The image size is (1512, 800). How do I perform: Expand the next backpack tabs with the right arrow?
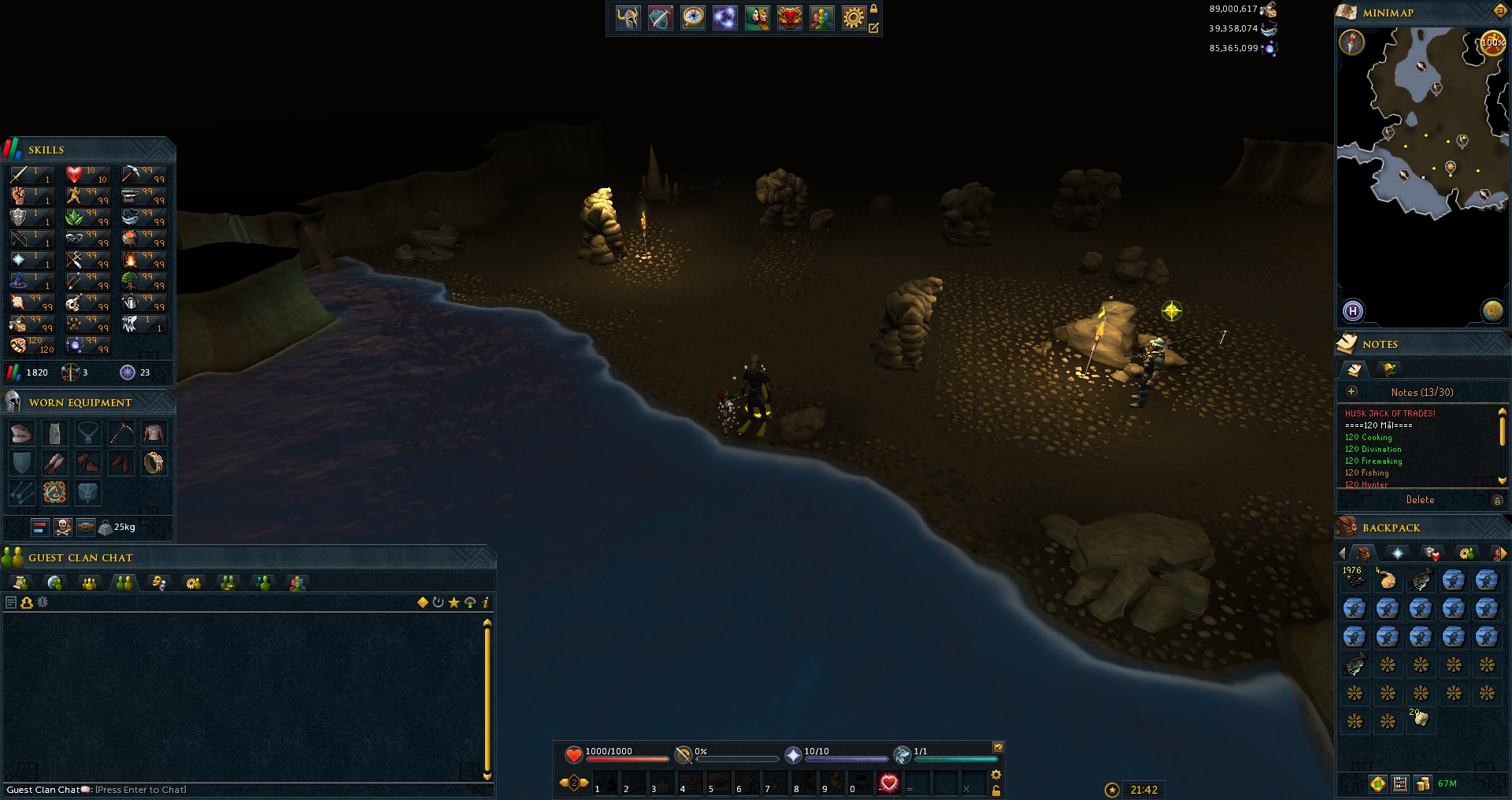click(x=1503, y=554)
